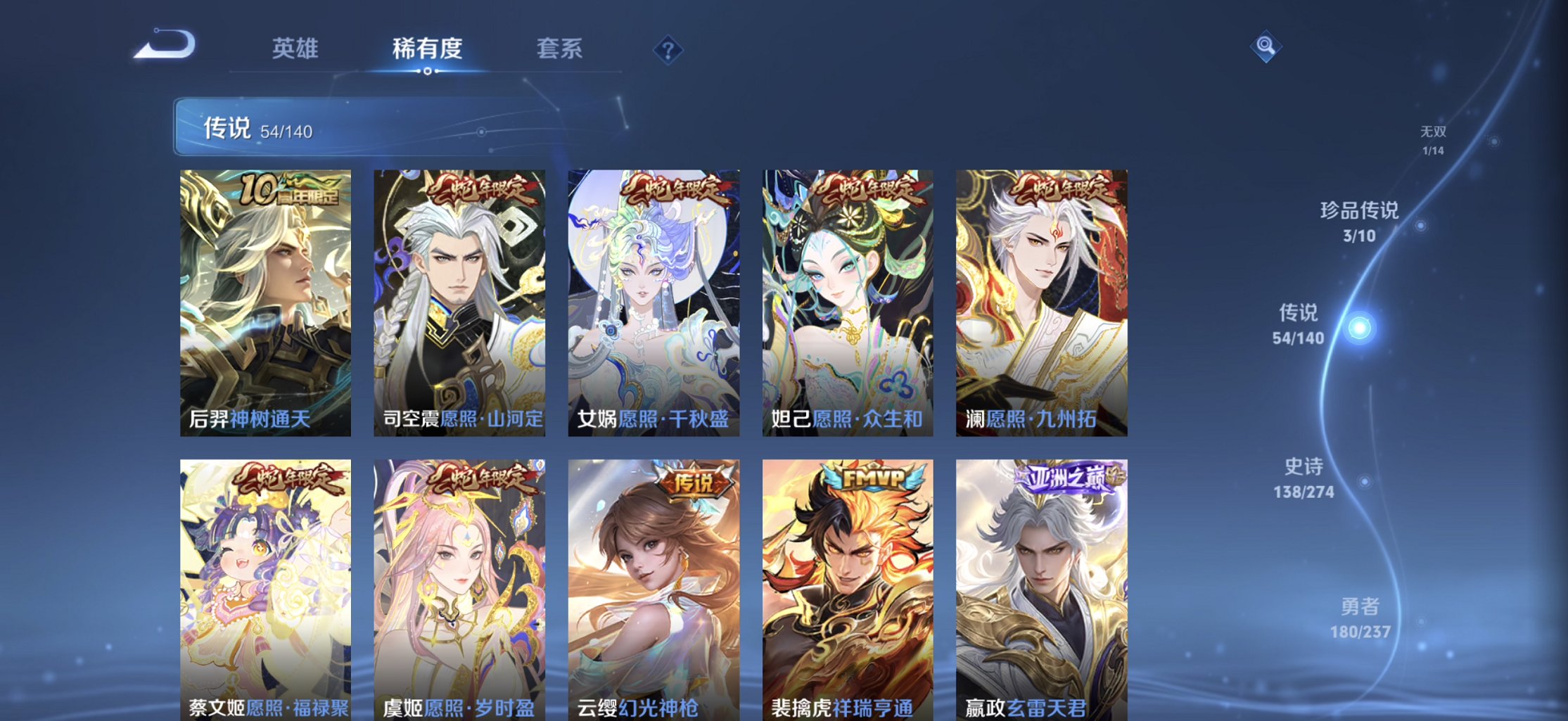Open the 套系 tab
1568x721 pixels.
561,49
